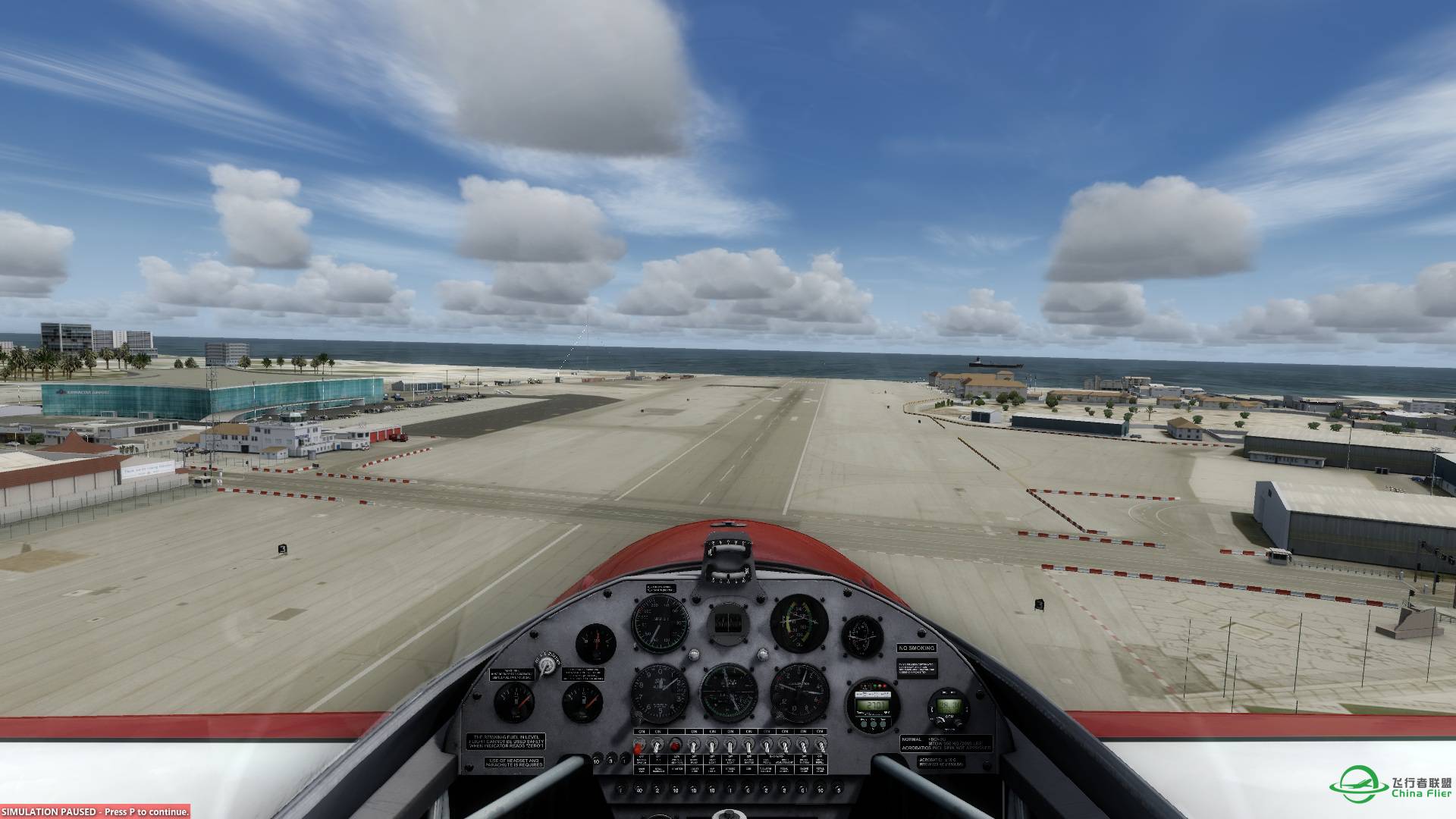Select the COM radio frequency display

[948, 707]
